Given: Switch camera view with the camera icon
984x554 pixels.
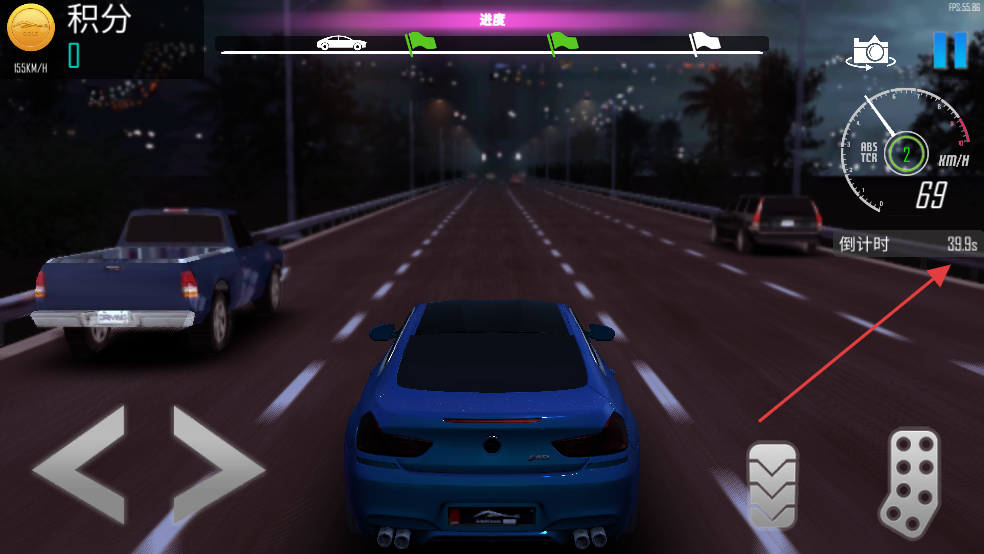Looking at the screenshot, I should point(872,52).
